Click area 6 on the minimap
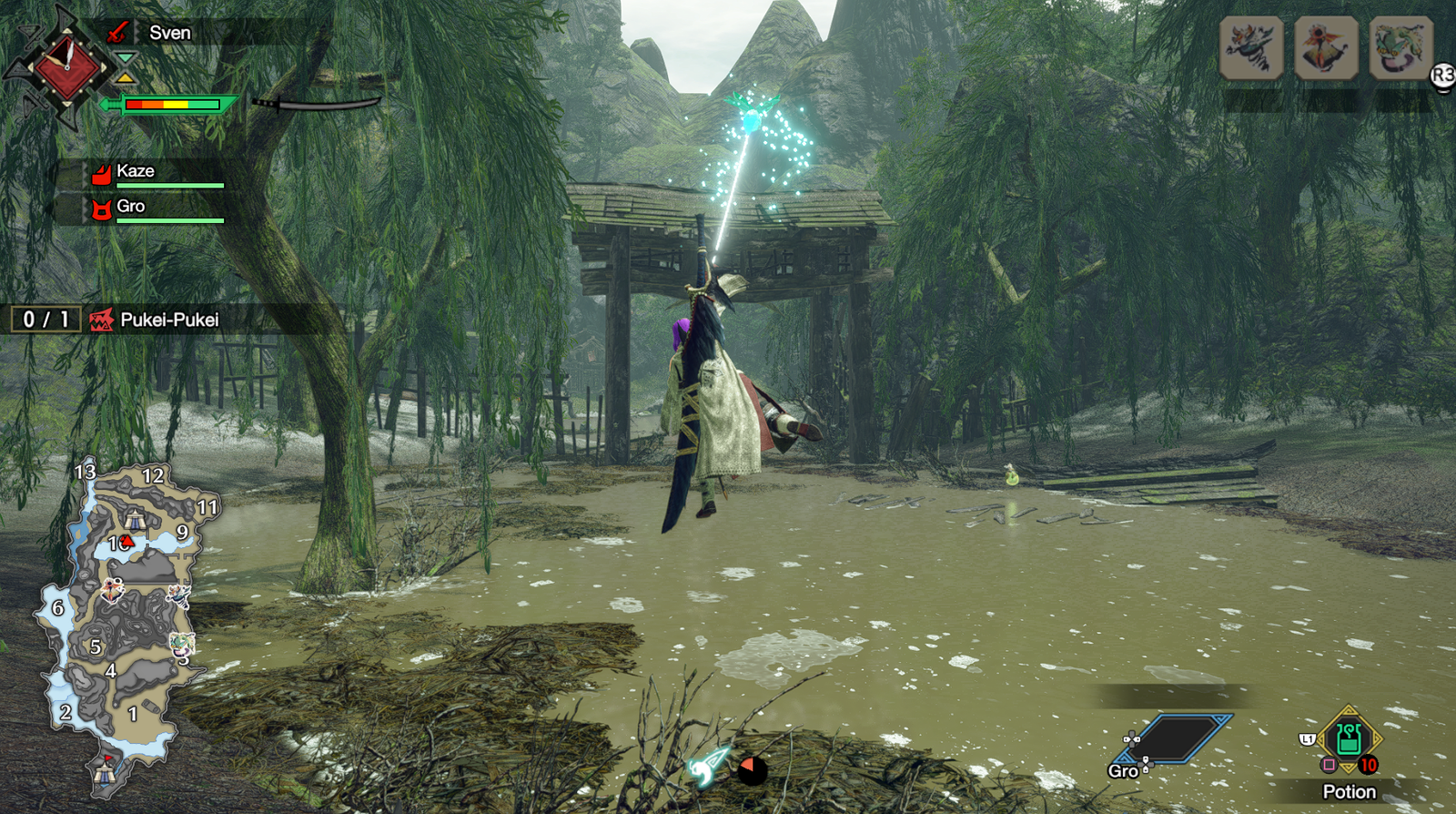Viewport: 1456px width, 814px height. [x=57, y=607]
